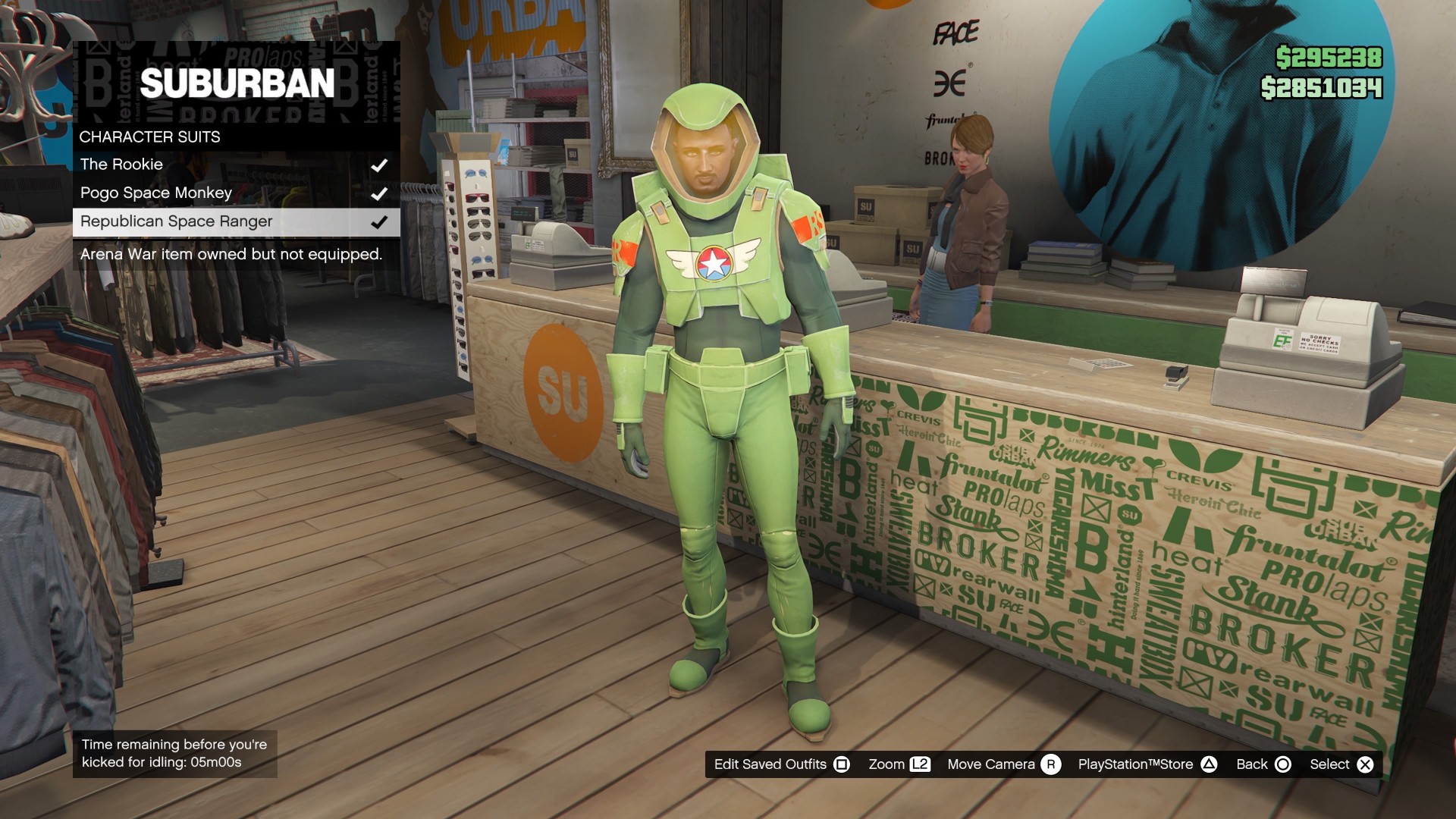Click the Edit Saved Outfits button
The image size is (1456, 819).
pos(769,764)
